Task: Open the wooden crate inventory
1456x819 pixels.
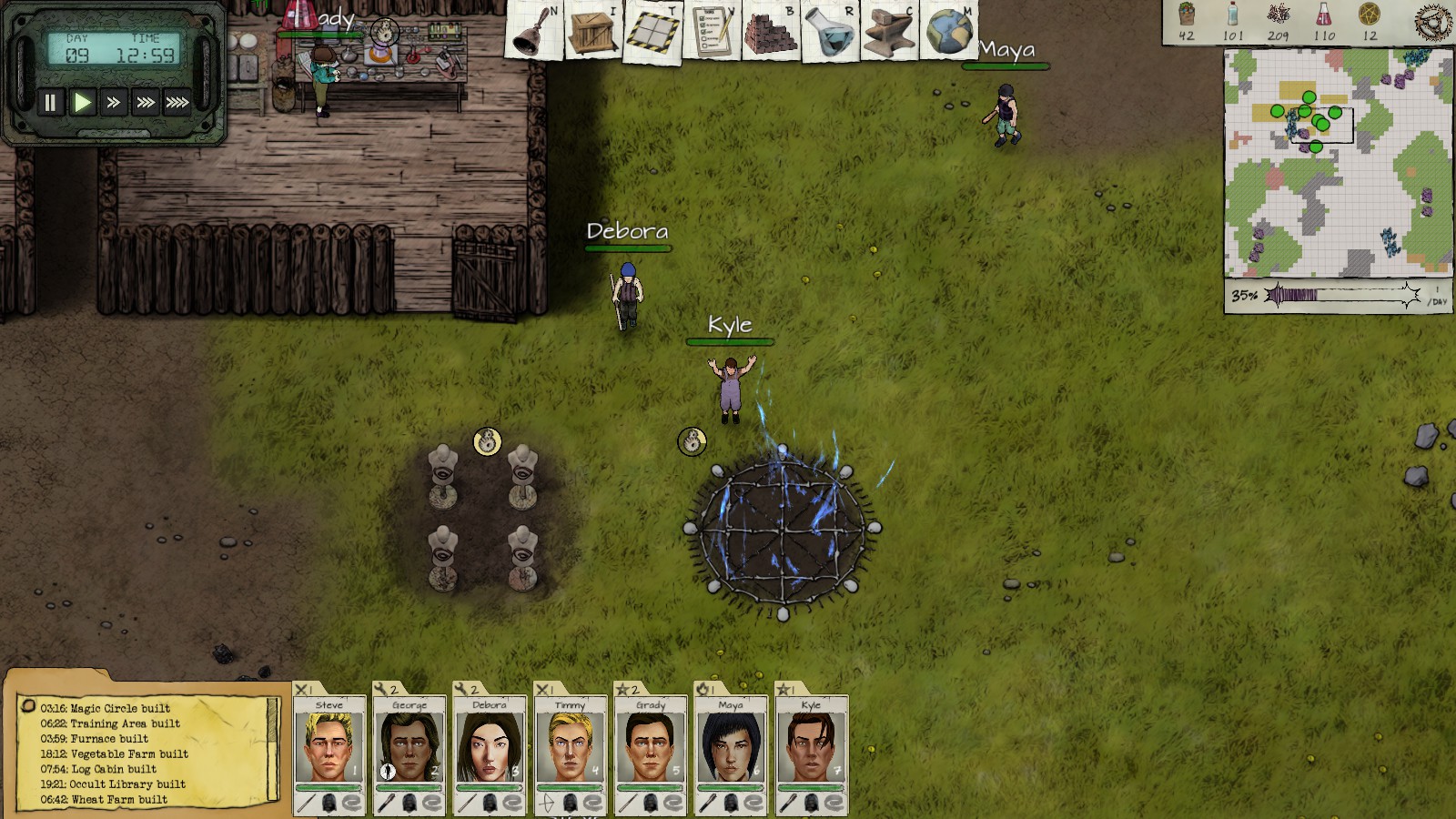Action: click(593, 32)
